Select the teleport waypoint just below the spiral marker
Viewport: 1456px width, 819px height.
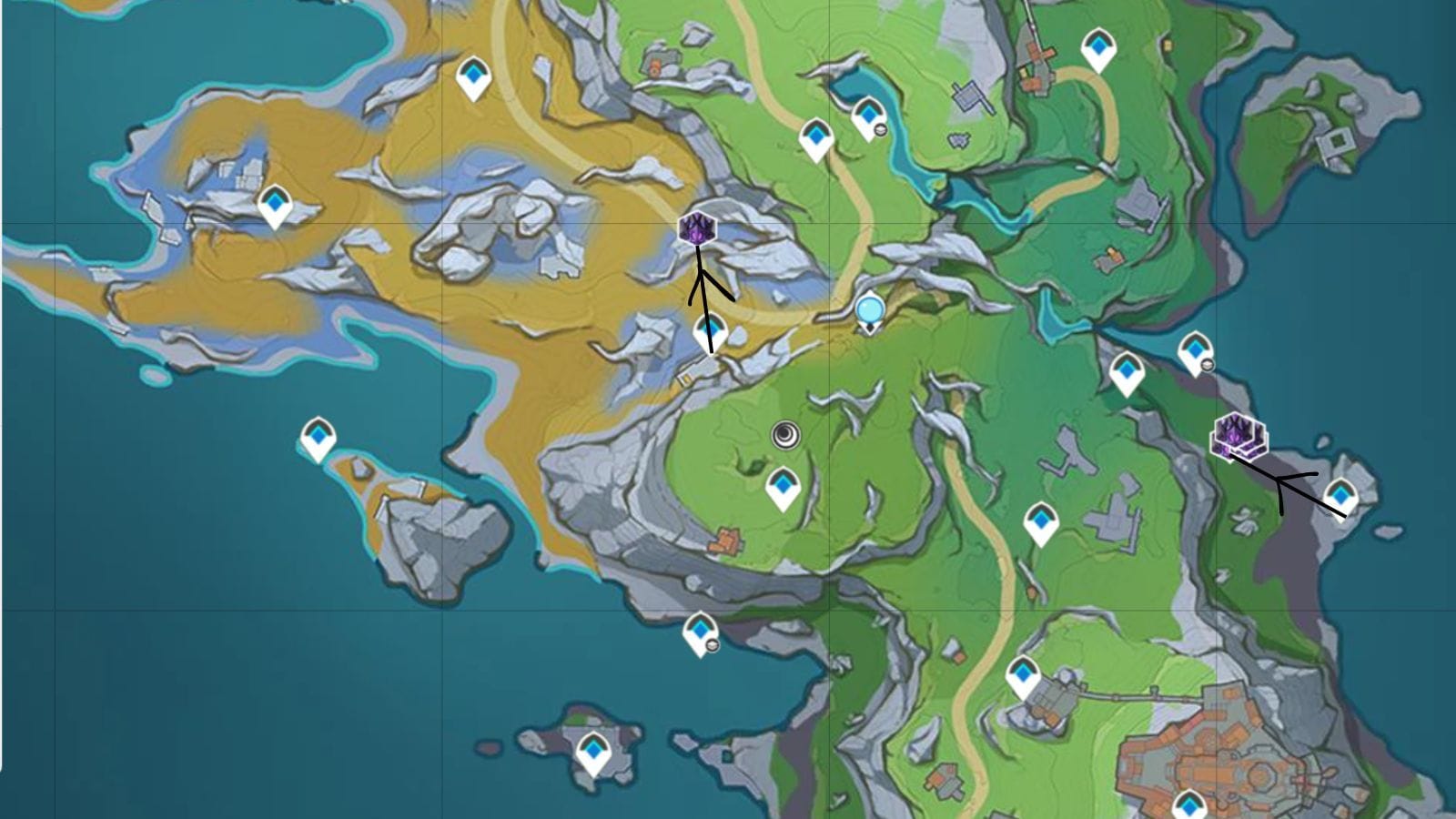783,488
